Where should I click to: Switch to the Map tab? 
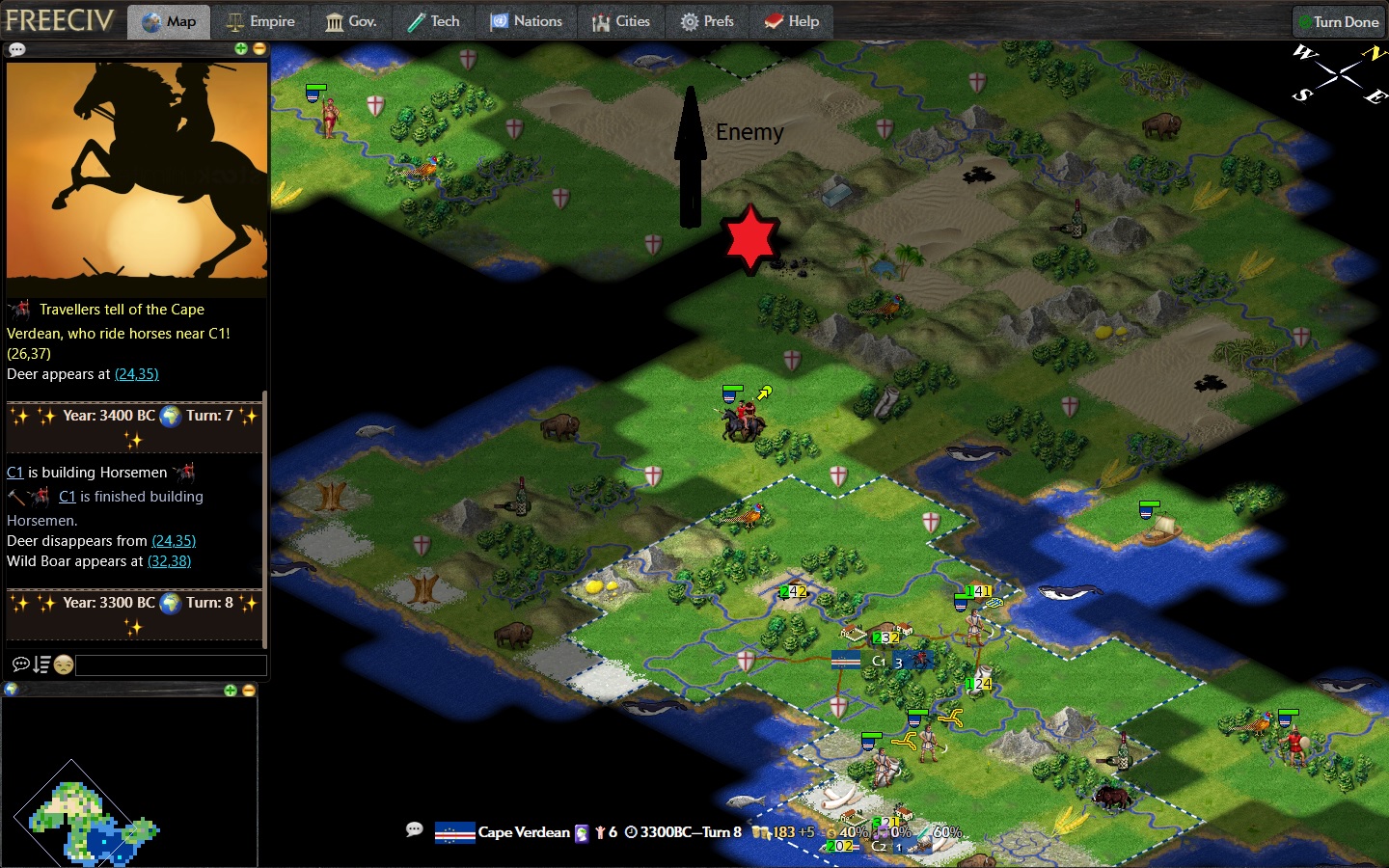point(169,21)
